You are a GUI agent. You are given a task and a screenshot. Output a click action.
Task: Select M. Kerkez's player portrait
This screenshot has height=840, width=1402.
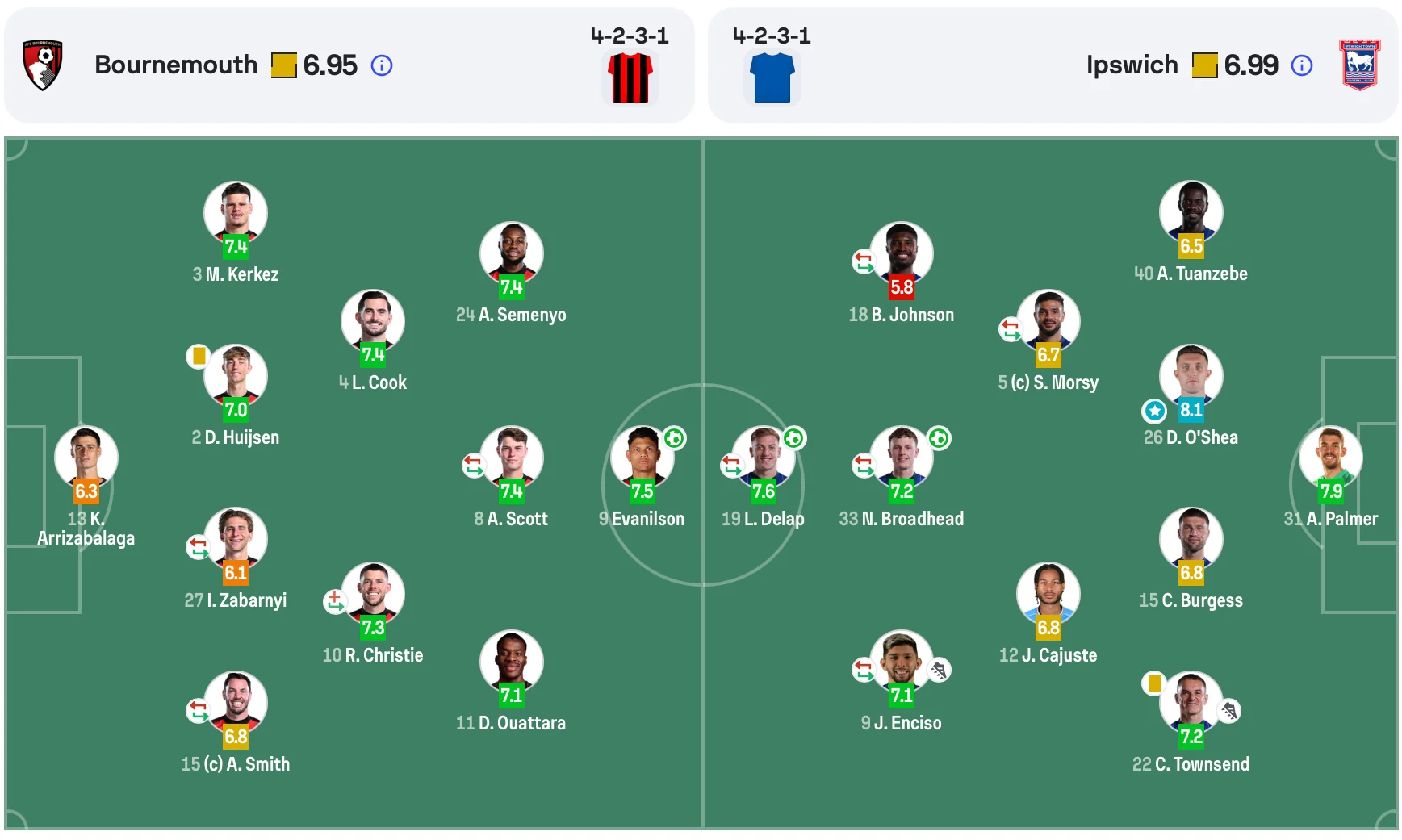click(236, 213)
